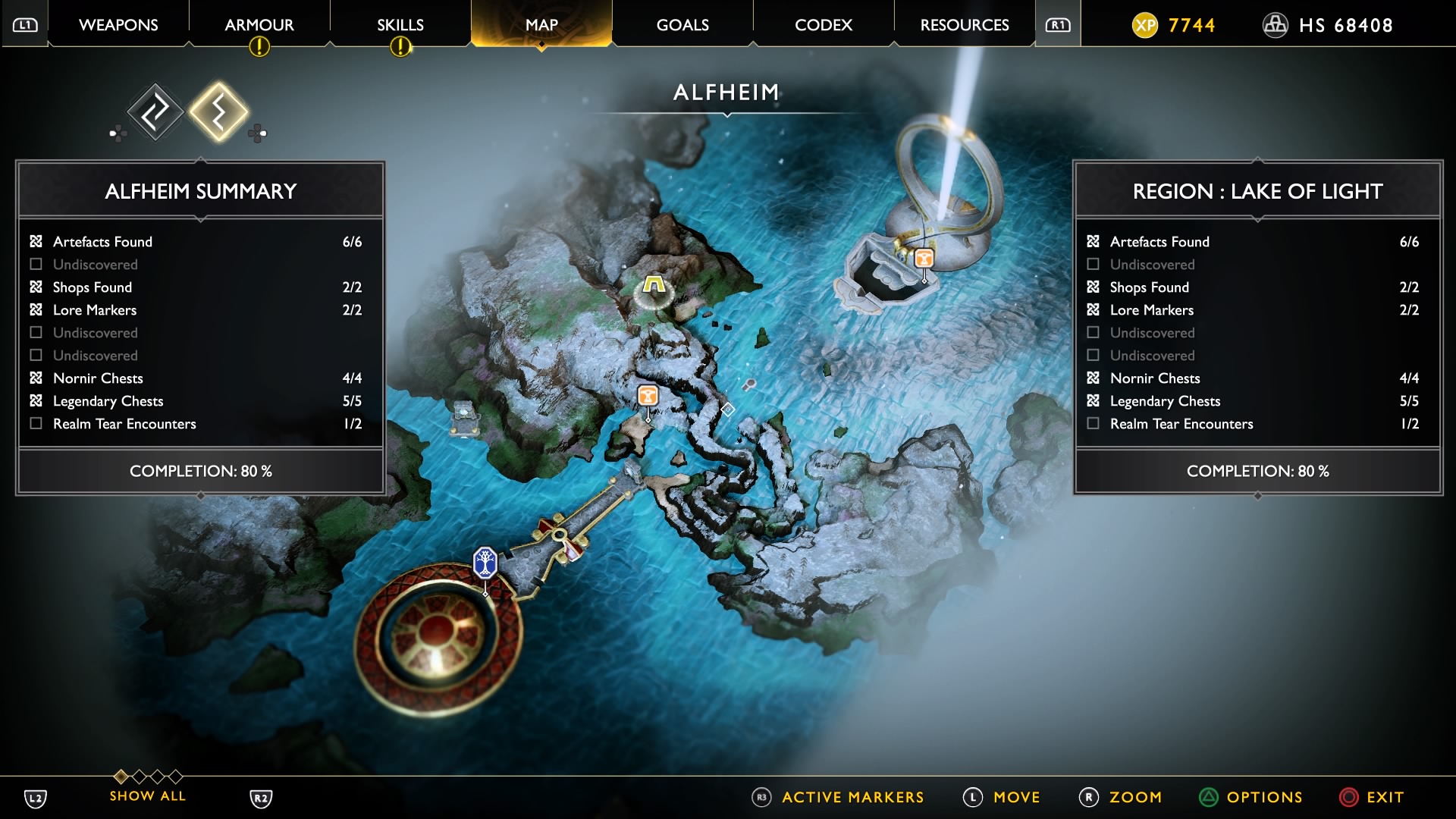
Task: Select the Show All marker filter
Action: [147, 795]
